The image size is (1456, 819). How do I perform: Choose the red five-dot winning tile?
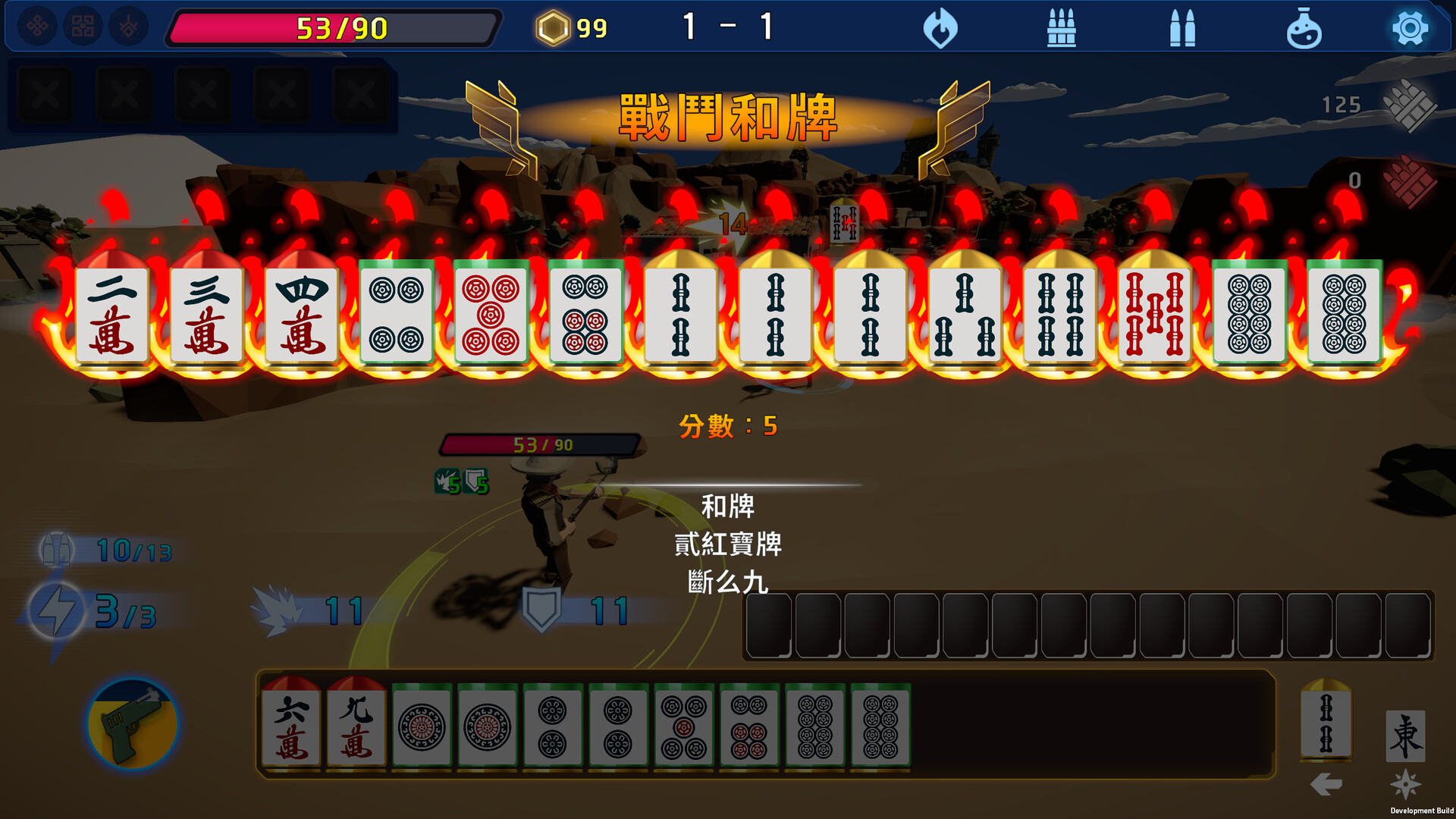491,314
